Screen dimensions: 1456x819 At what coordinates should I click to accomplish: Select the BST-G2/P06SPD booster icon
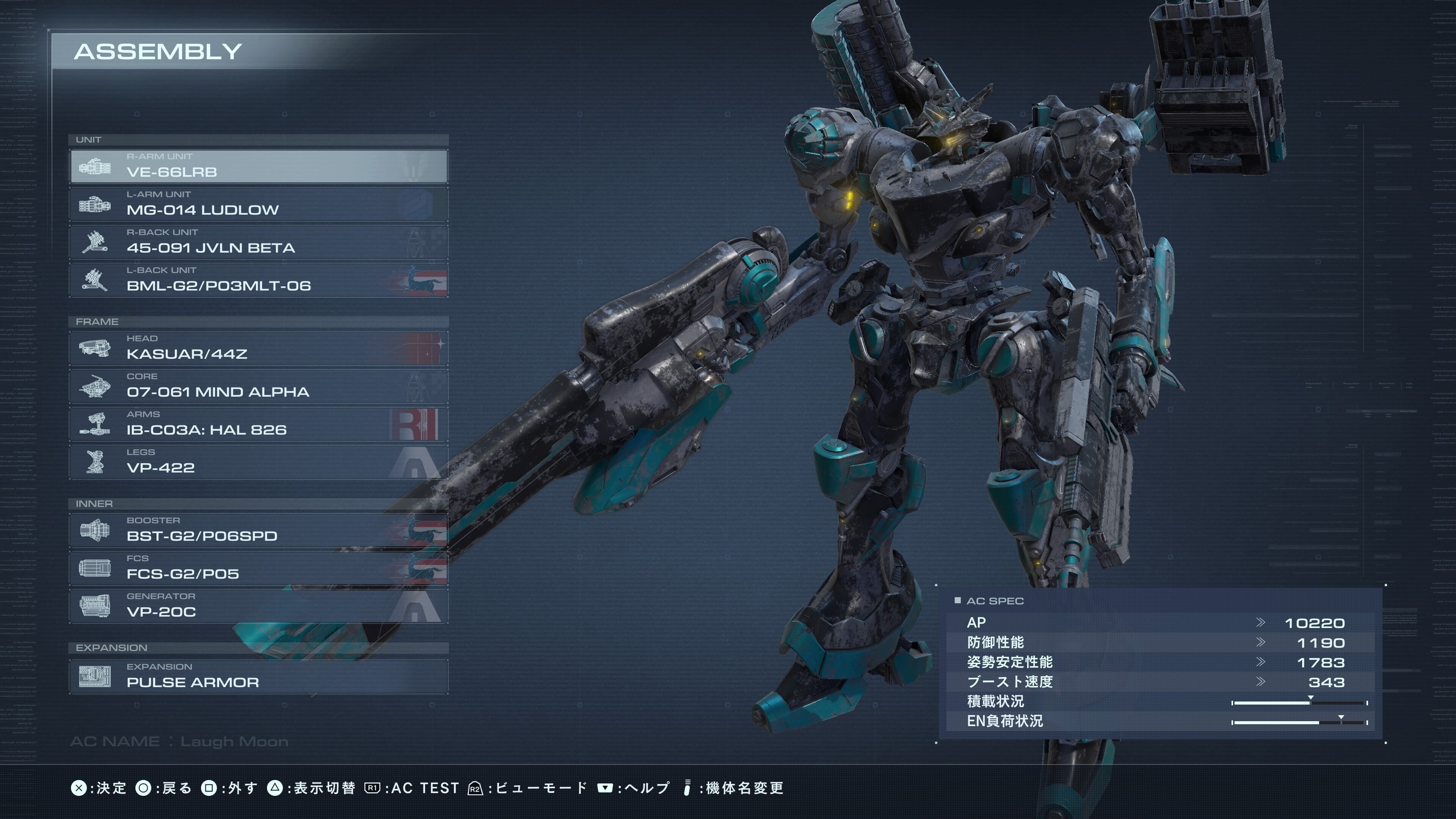click(95, 530)
